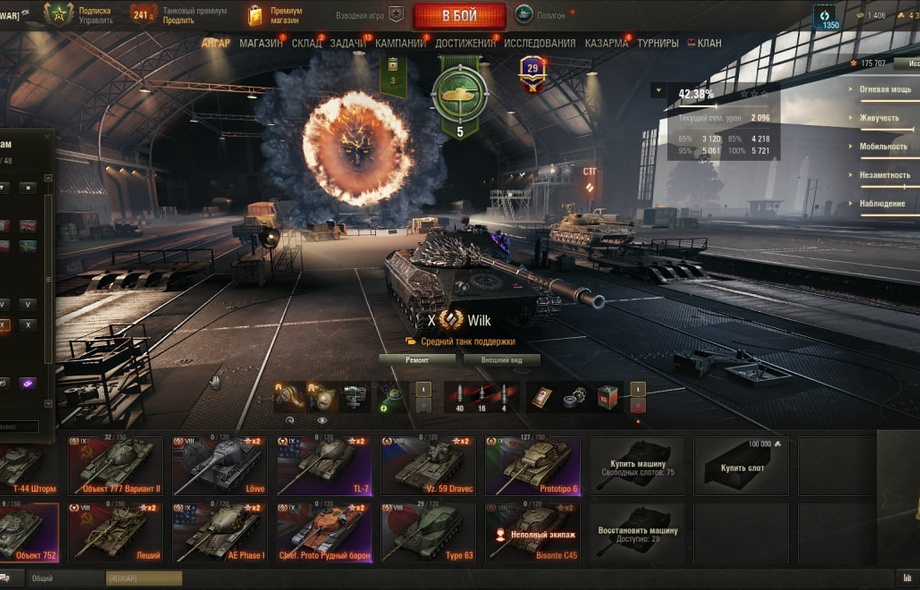Buy a new slot with Купить слот
Viewport: 920px width, 590px height.
tap(741, 465)
